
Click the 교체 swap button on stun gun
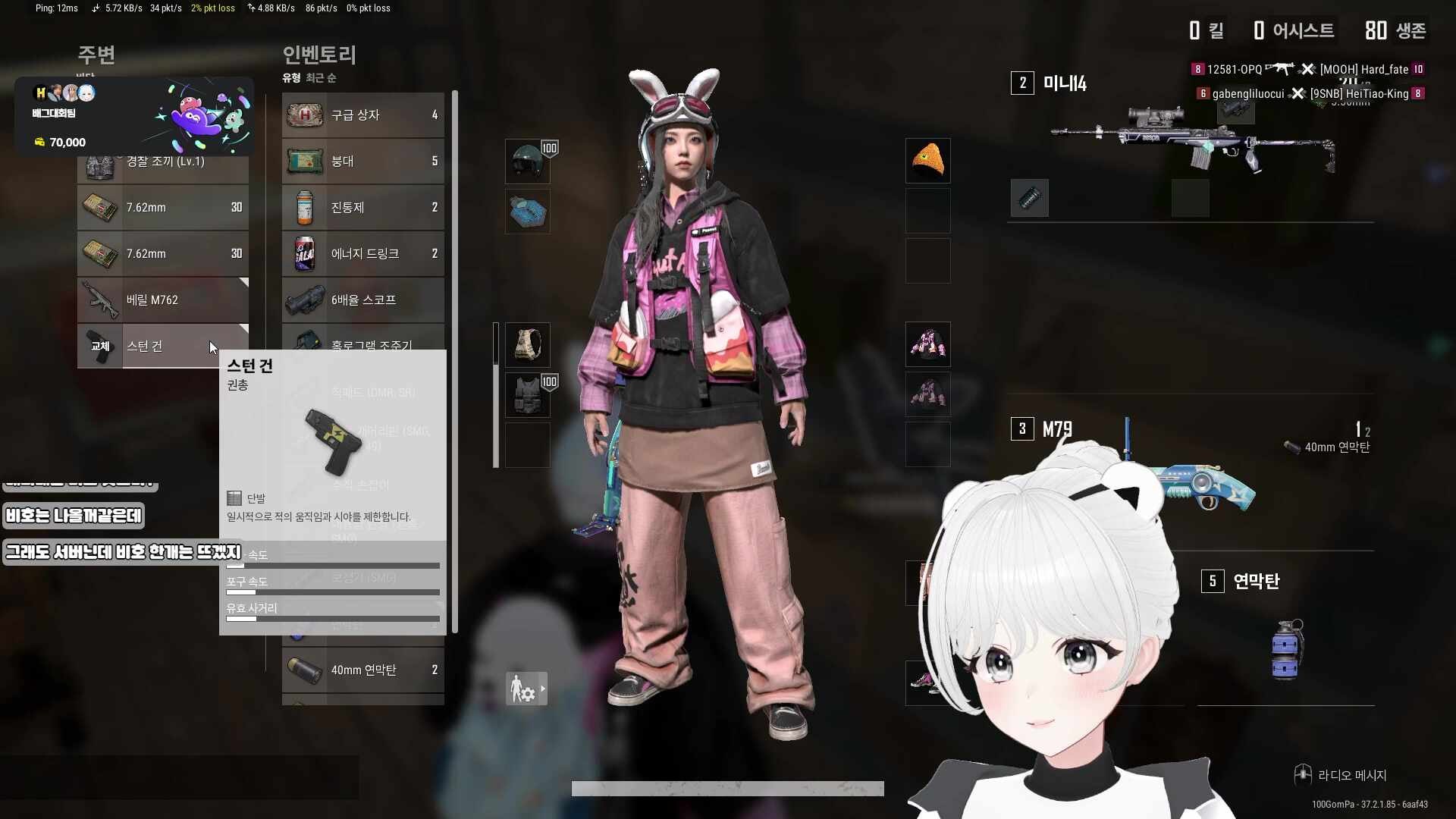100,347
